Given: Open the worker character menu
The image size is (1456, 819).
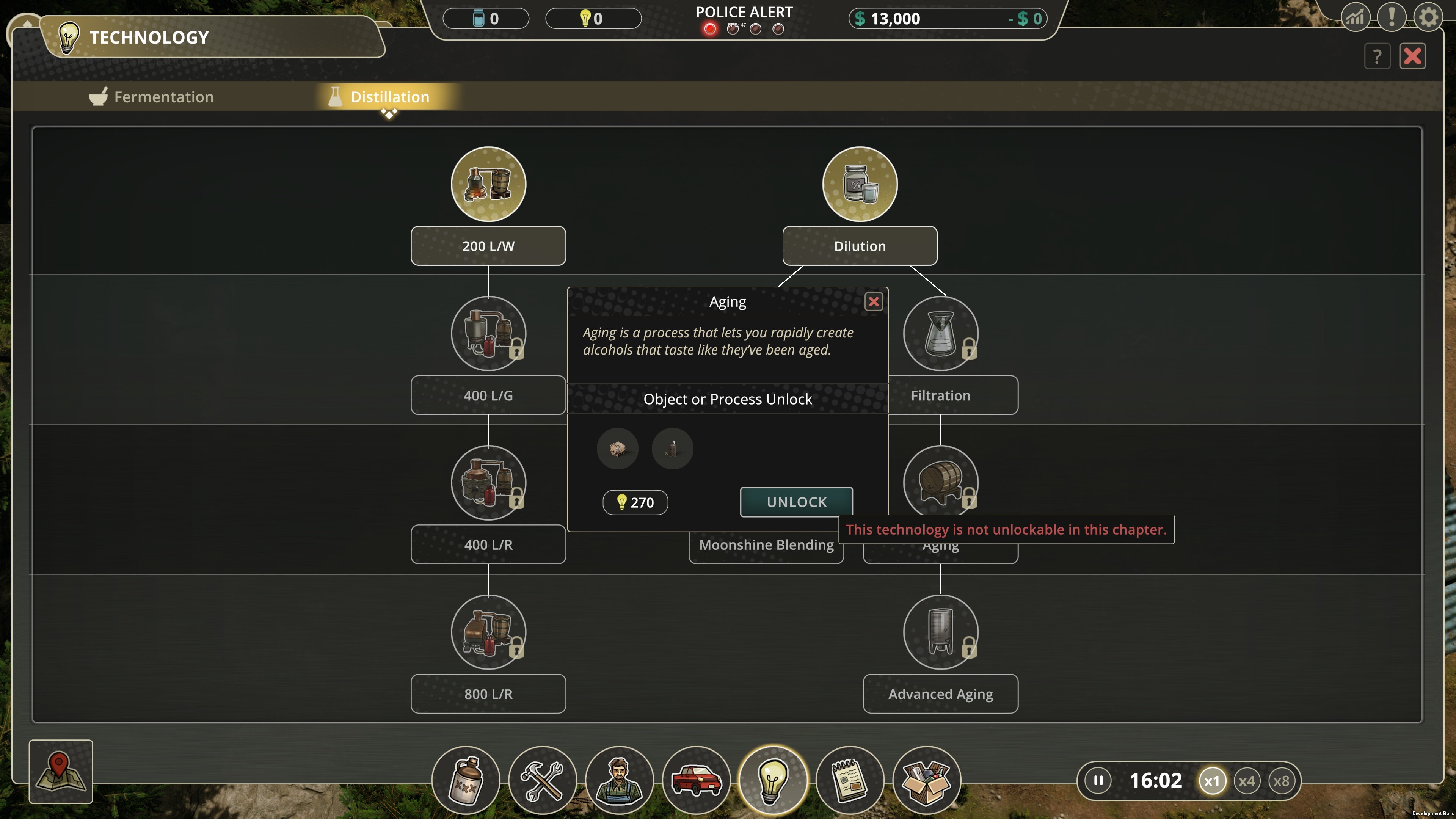Looking at the screenshot, I should tap(620, 781).
